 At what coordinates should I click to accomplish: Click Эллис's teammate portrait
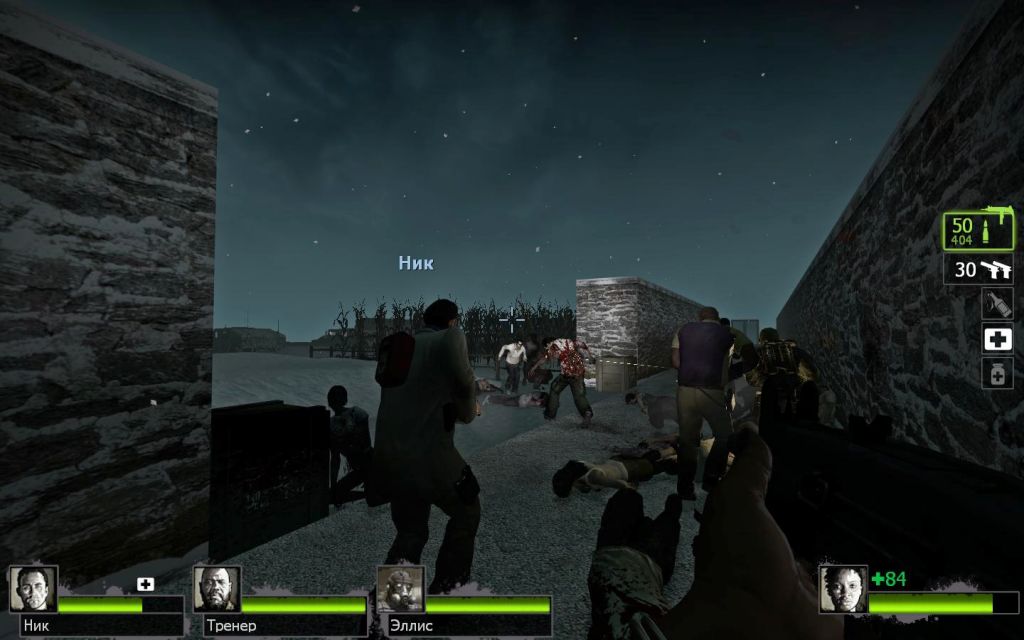coord(400,589)
